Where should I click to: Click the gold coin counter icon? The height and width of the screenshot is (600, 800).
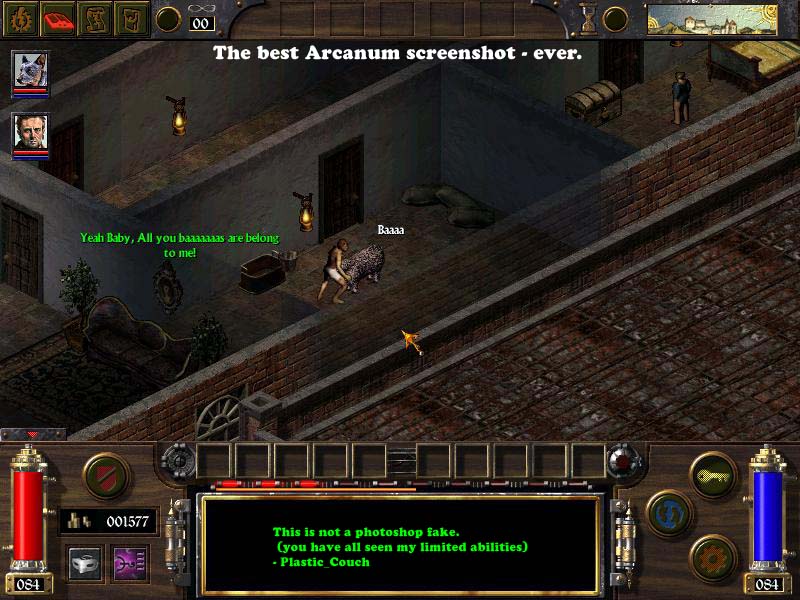(78, 521)
